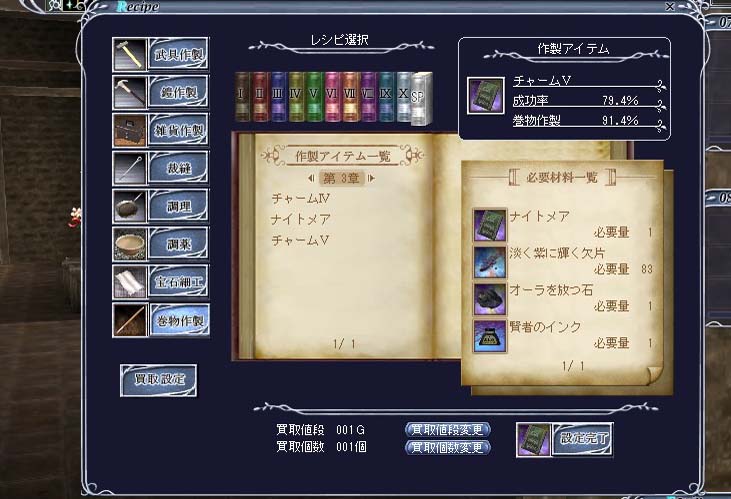Select the 武具作製 weapon crafting category
Viewport: 731px width, 499px height.
coord(177,54)
